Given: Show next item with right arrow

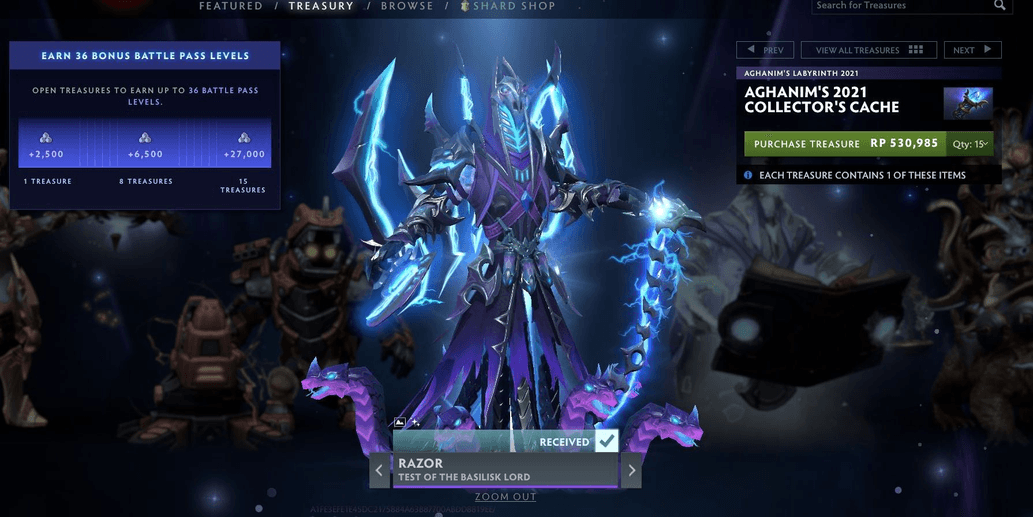Looking at the screenshot, I should (x=631, y=470).
